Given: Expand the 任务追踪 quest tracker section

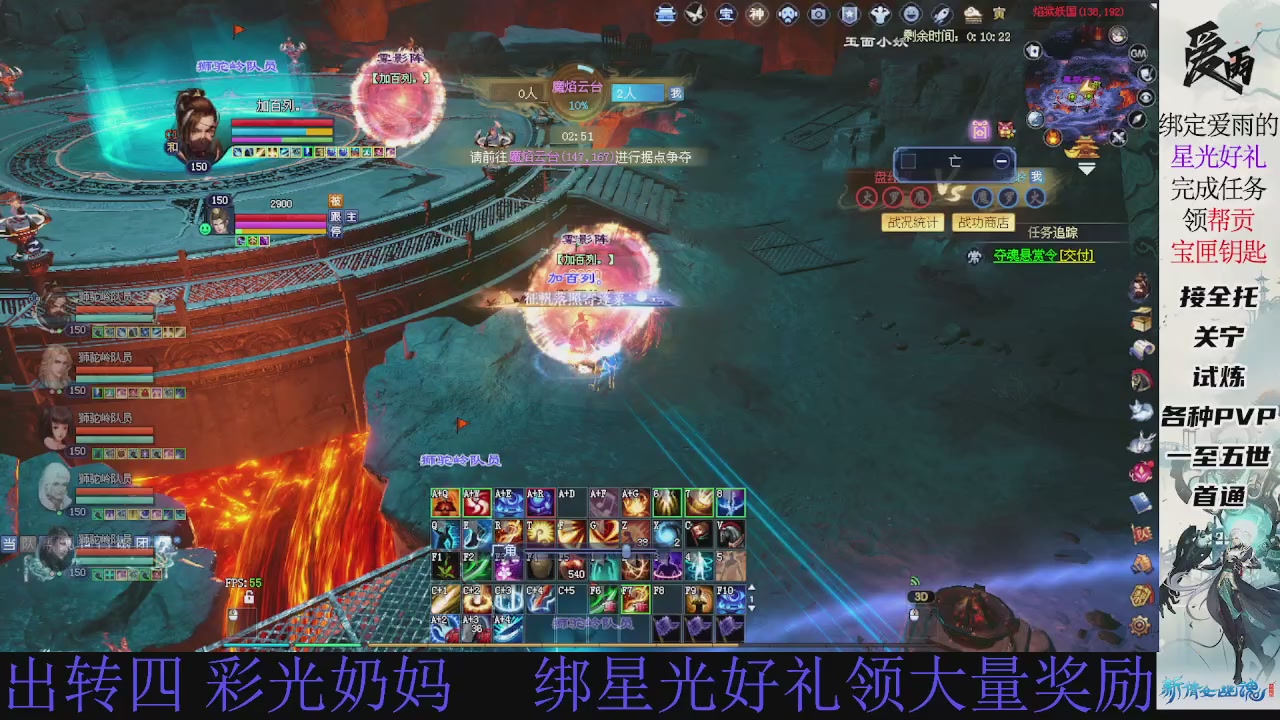Looking at the screenshot, I should click(1054, 233).
